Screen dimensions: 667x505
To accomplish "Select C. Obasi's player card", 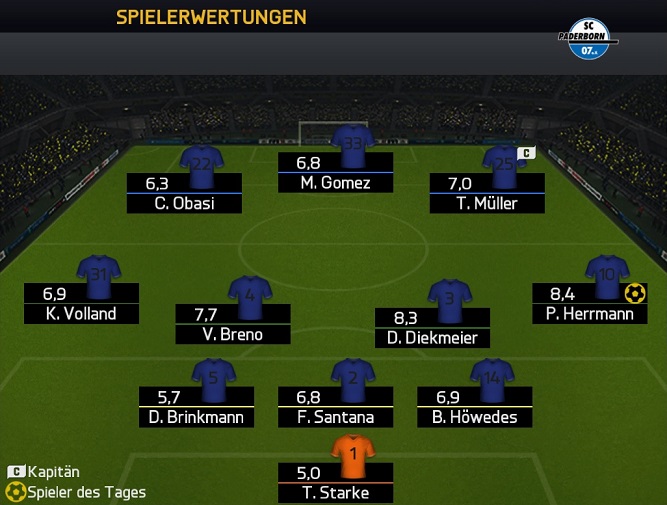I will (x=185, y=193).
